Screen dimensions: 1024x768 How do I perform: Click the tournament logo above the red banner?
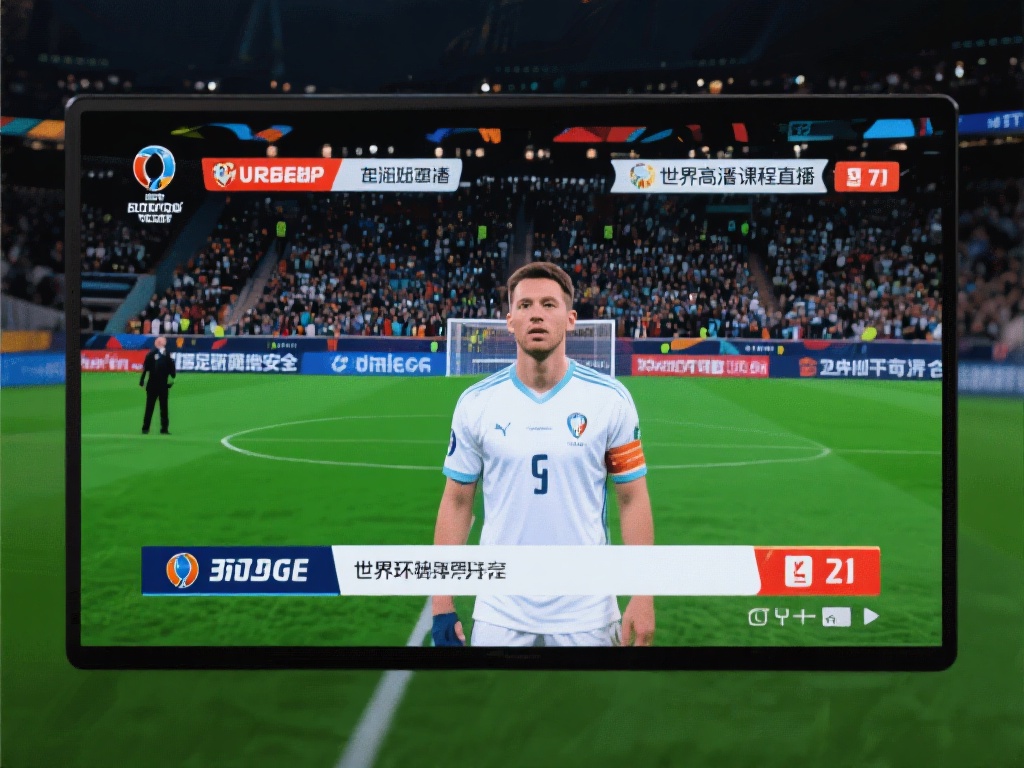(154, 168)
